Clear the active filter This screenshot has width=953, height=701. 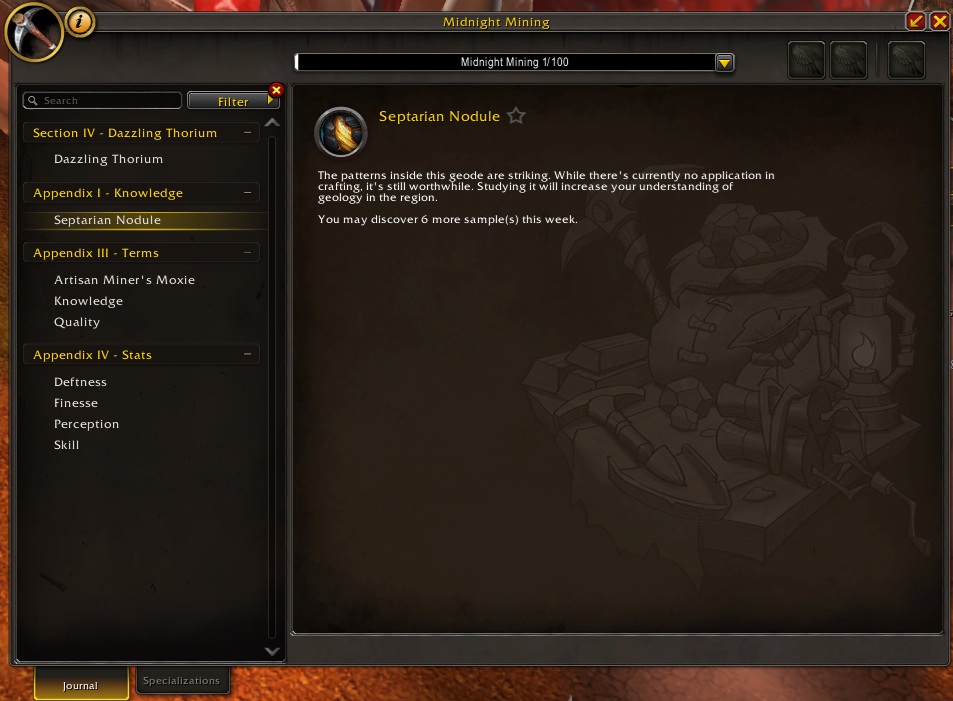(x=277, y=90)
